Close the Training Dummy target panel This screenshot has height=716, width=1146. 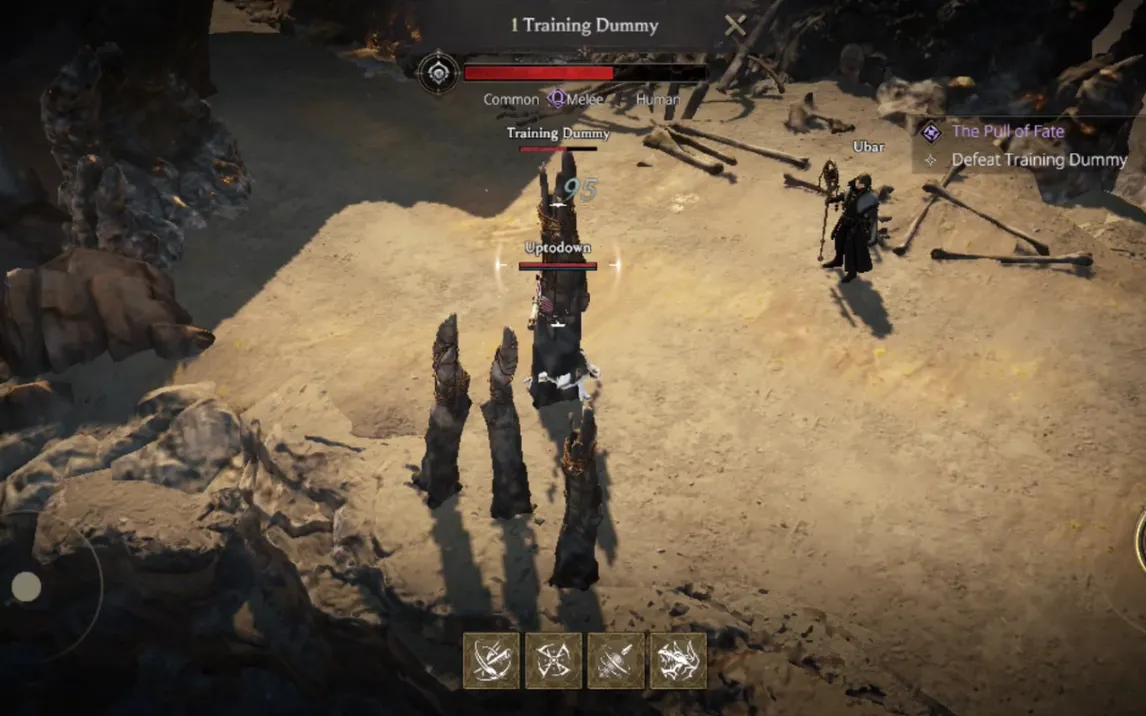pyautogui.click(x=735, y=26)
